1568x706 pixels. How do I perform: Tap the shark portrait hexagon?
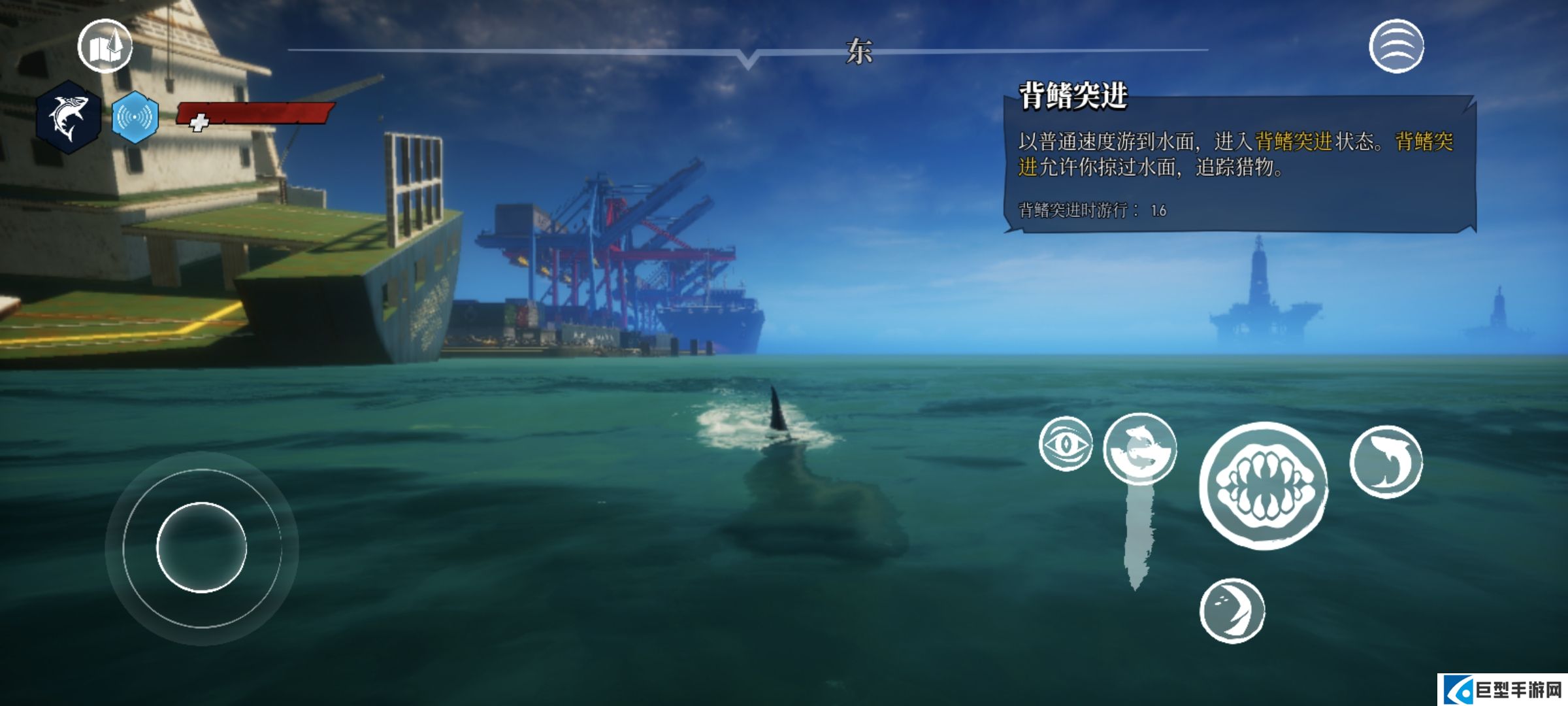[x=68, y=118]
